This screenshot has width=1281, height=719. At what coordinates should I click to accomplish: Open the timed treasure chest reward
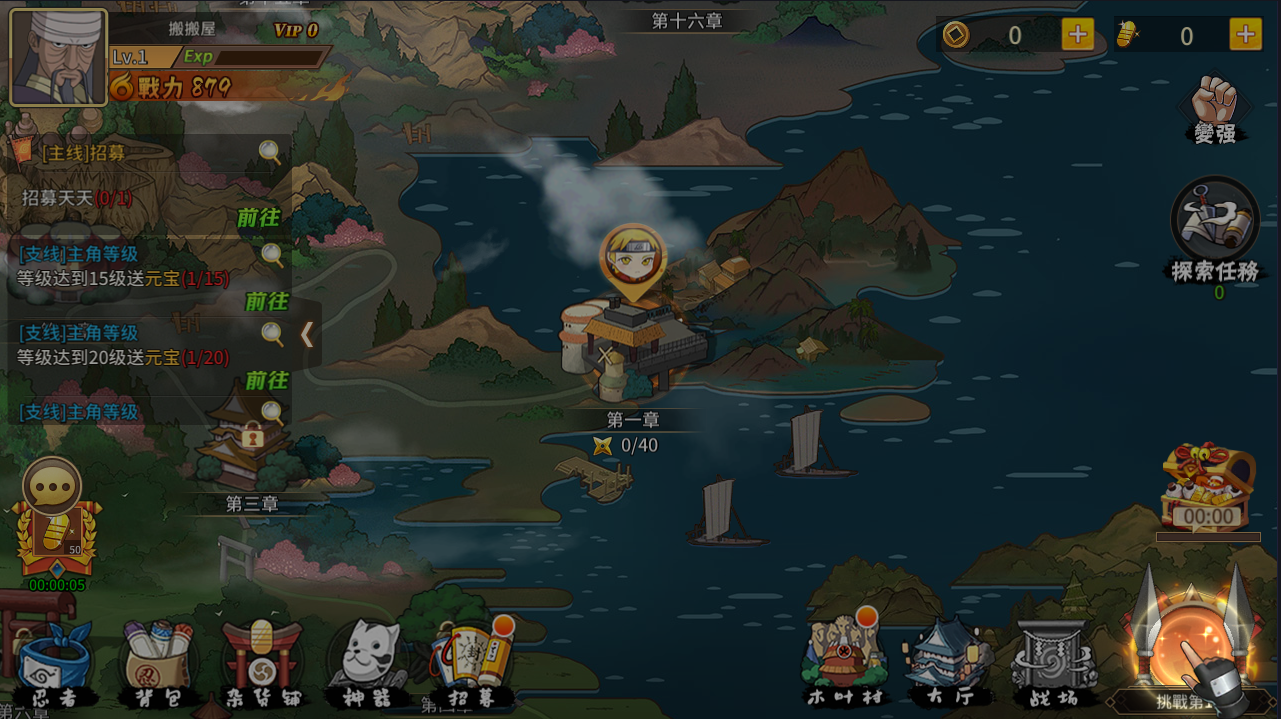pos(1208,487)
